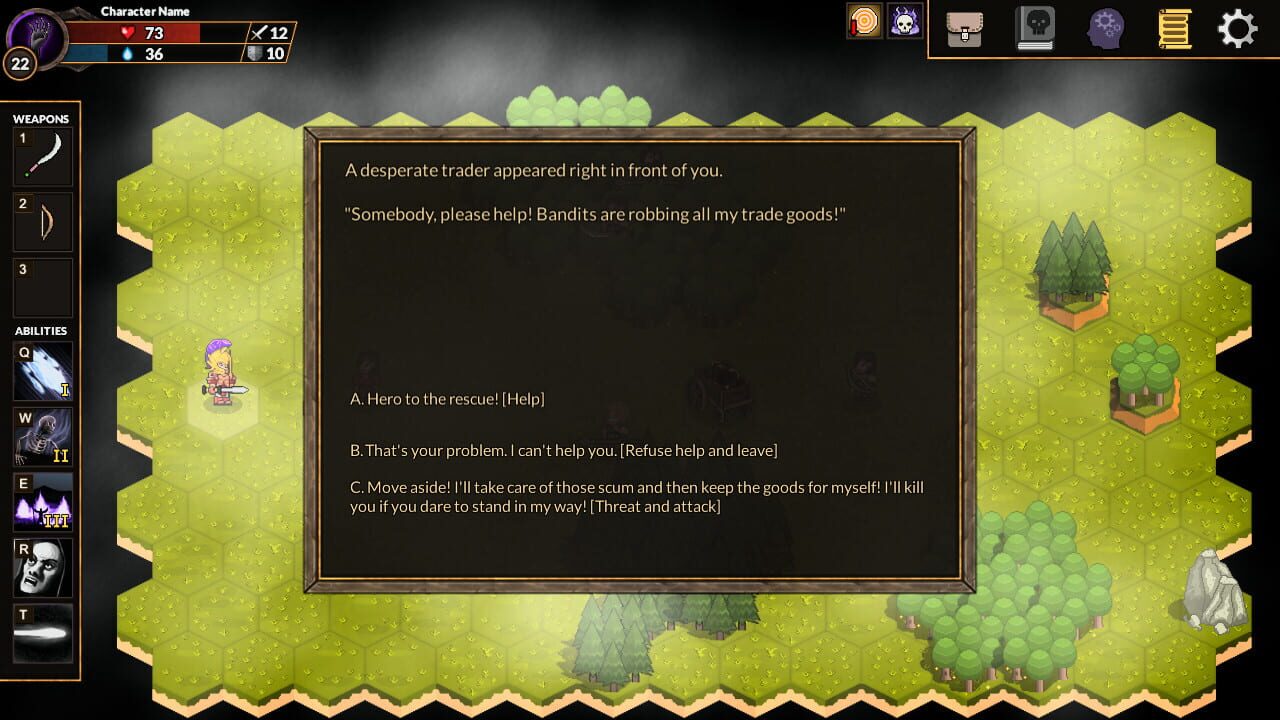The image size is (1280, 720).
Task: Open the settings gear icon
Action: (x=1238, y=28)
